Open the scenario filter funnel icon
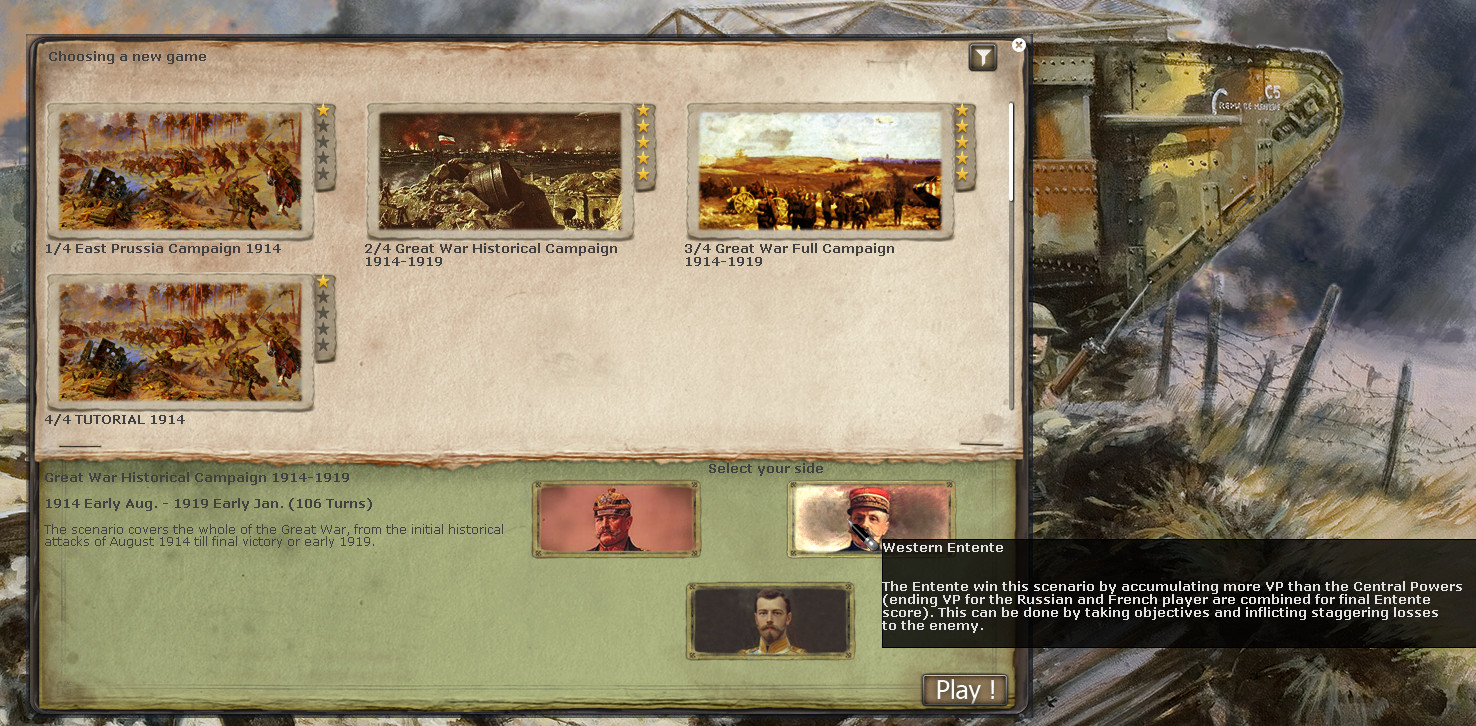 point(983,58)
